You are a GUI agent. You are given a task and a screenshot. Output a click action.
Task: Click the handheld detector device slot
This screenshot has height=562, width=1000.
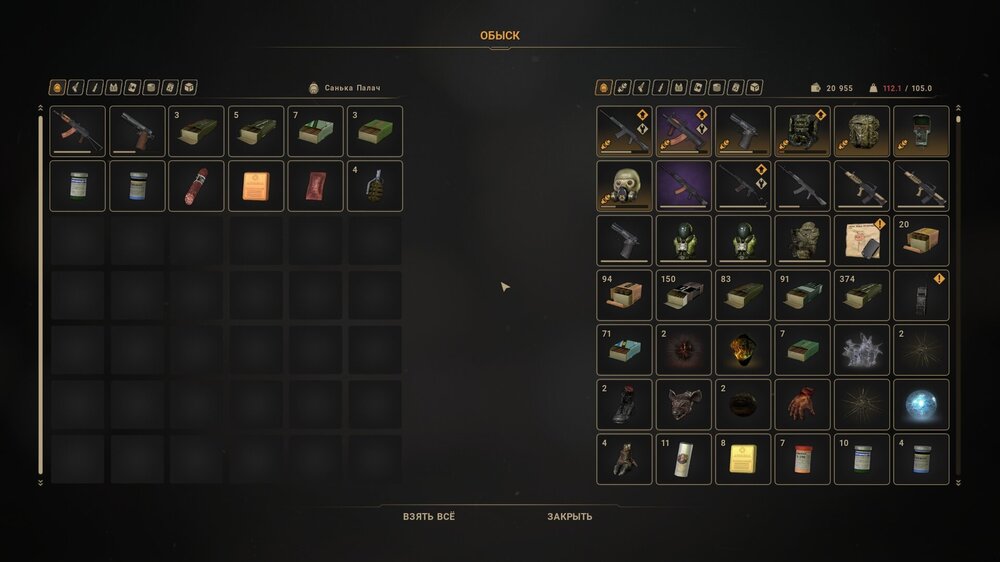tap(921, 131)
